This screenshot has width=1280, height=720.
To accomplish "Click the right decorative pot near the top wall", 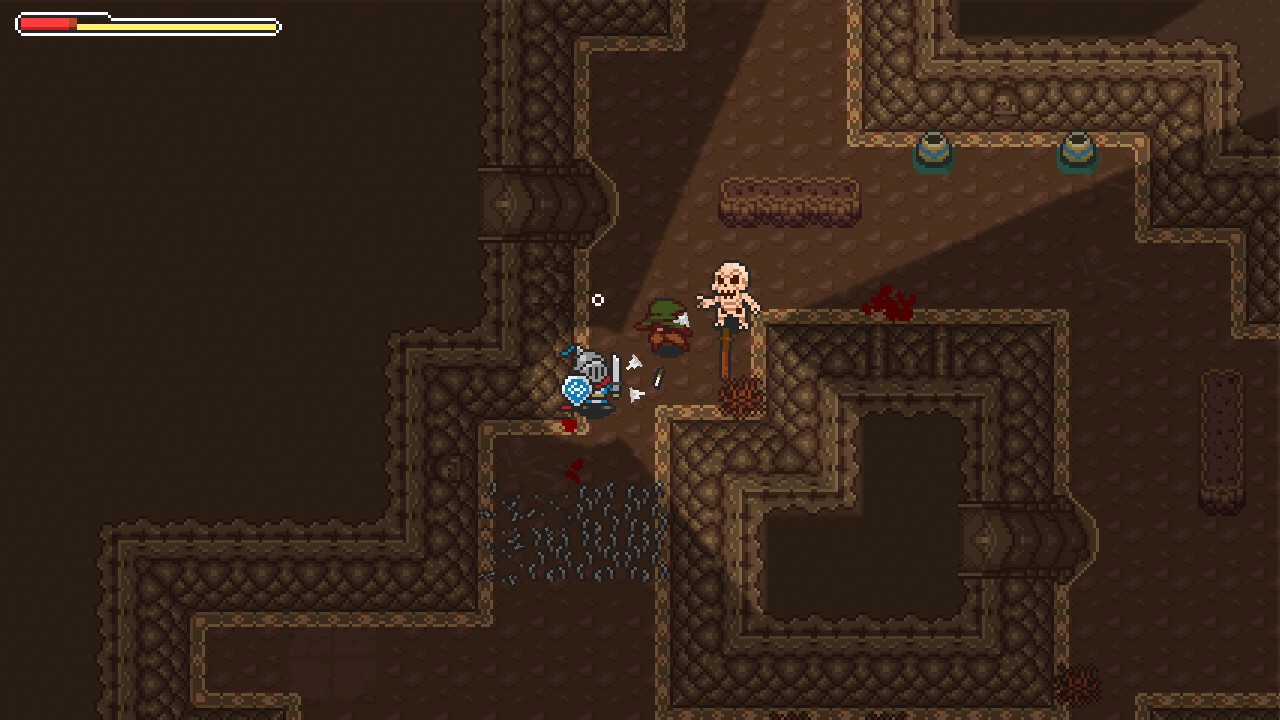I will pyautogui.click(x=1078, y=150).
